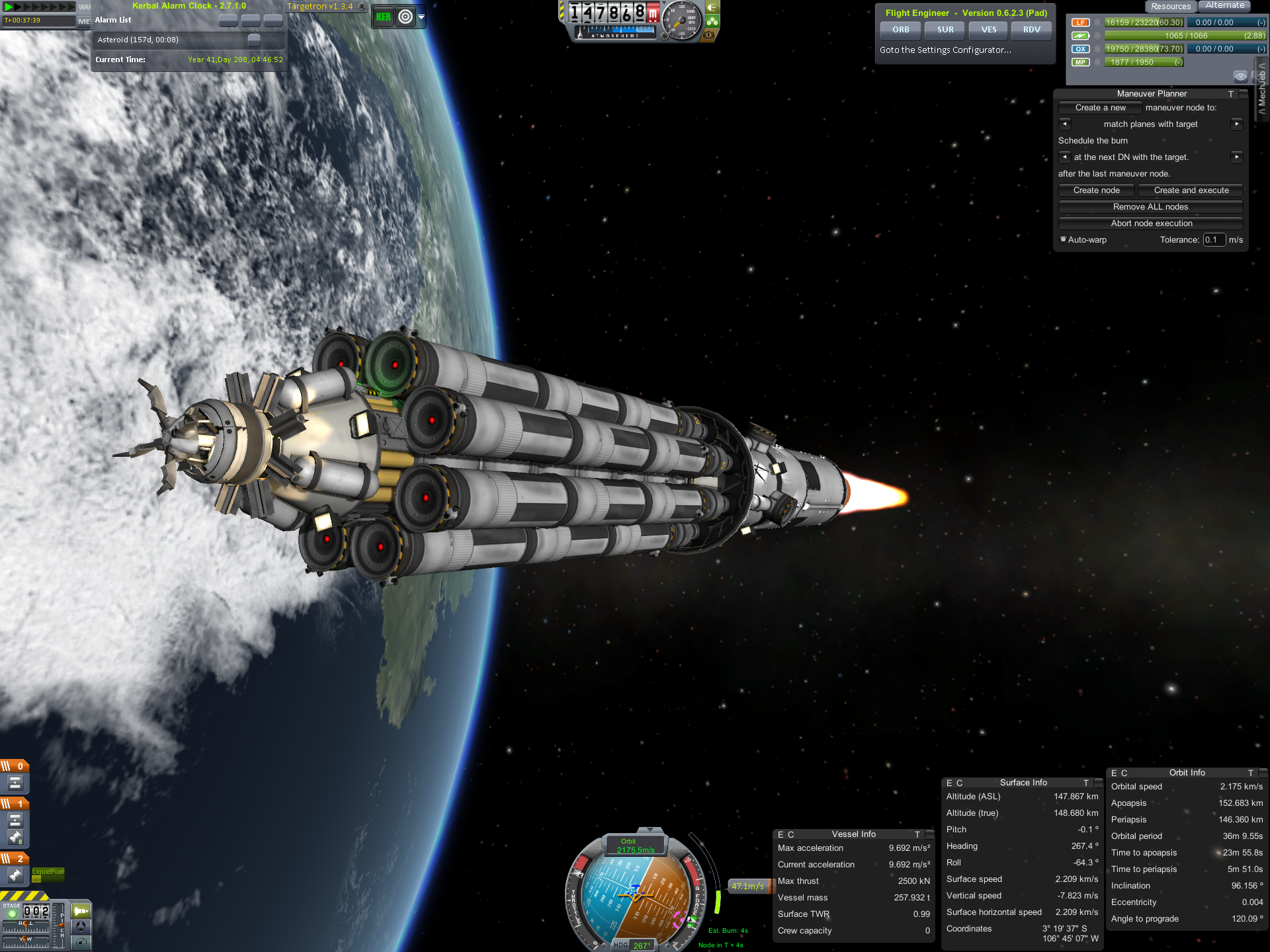The height and width of the screenshot is (952, 1270).
Task: Open the KER toolbar button
Action: click(383, 17)
